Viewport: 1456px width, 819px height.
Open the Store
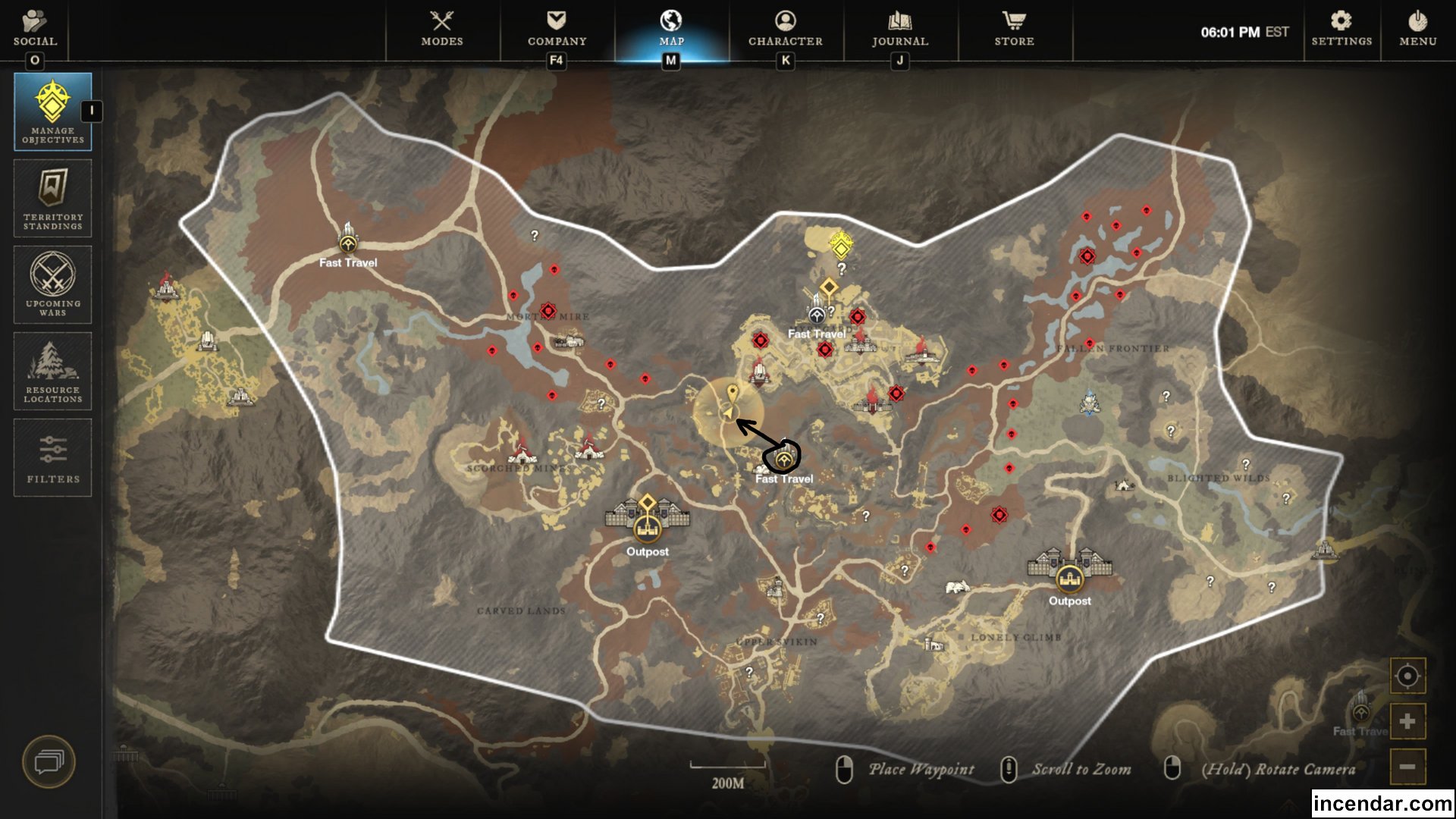coord(1013,30)
